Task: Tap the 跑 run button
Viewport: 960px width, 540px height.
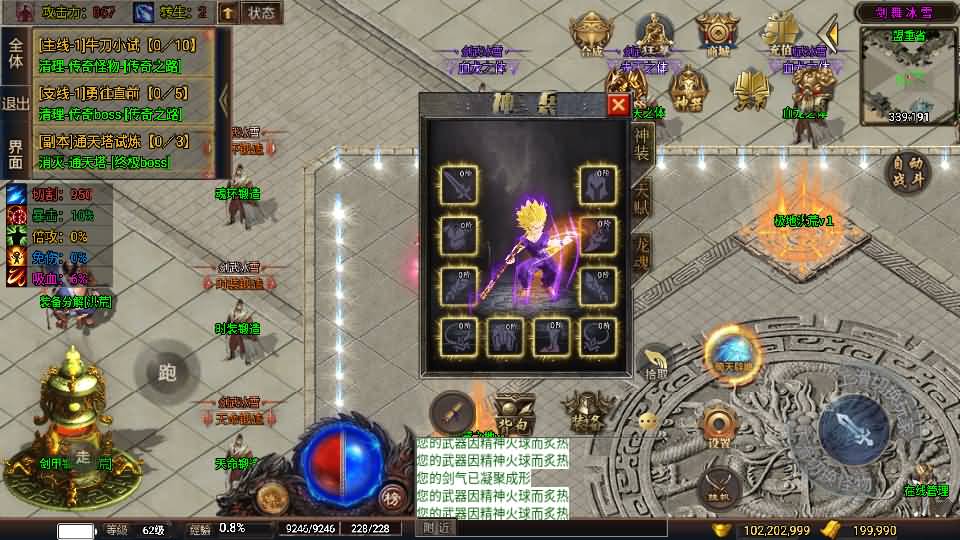Action: 167,373
